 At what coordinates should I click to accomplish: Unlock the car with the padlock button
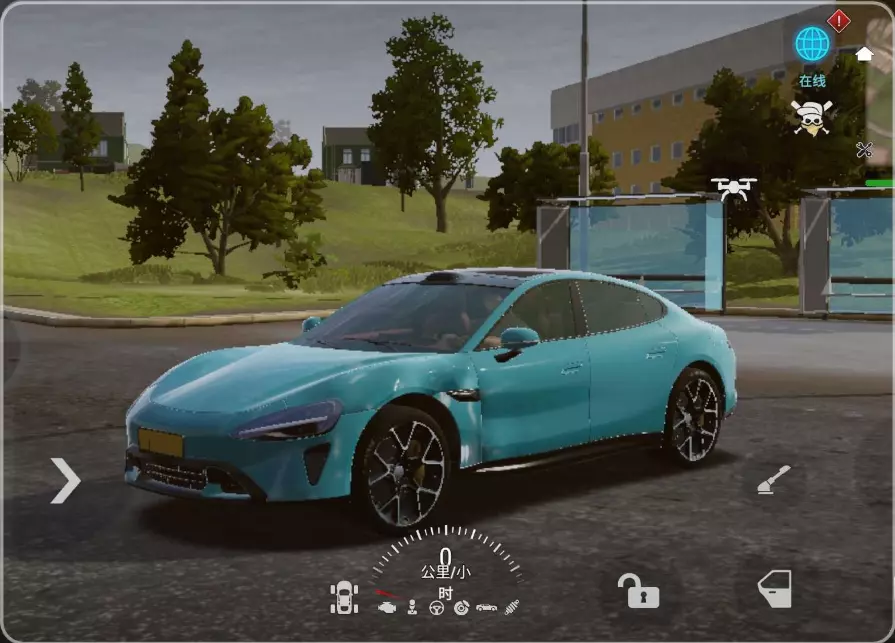tap(637, 590)
